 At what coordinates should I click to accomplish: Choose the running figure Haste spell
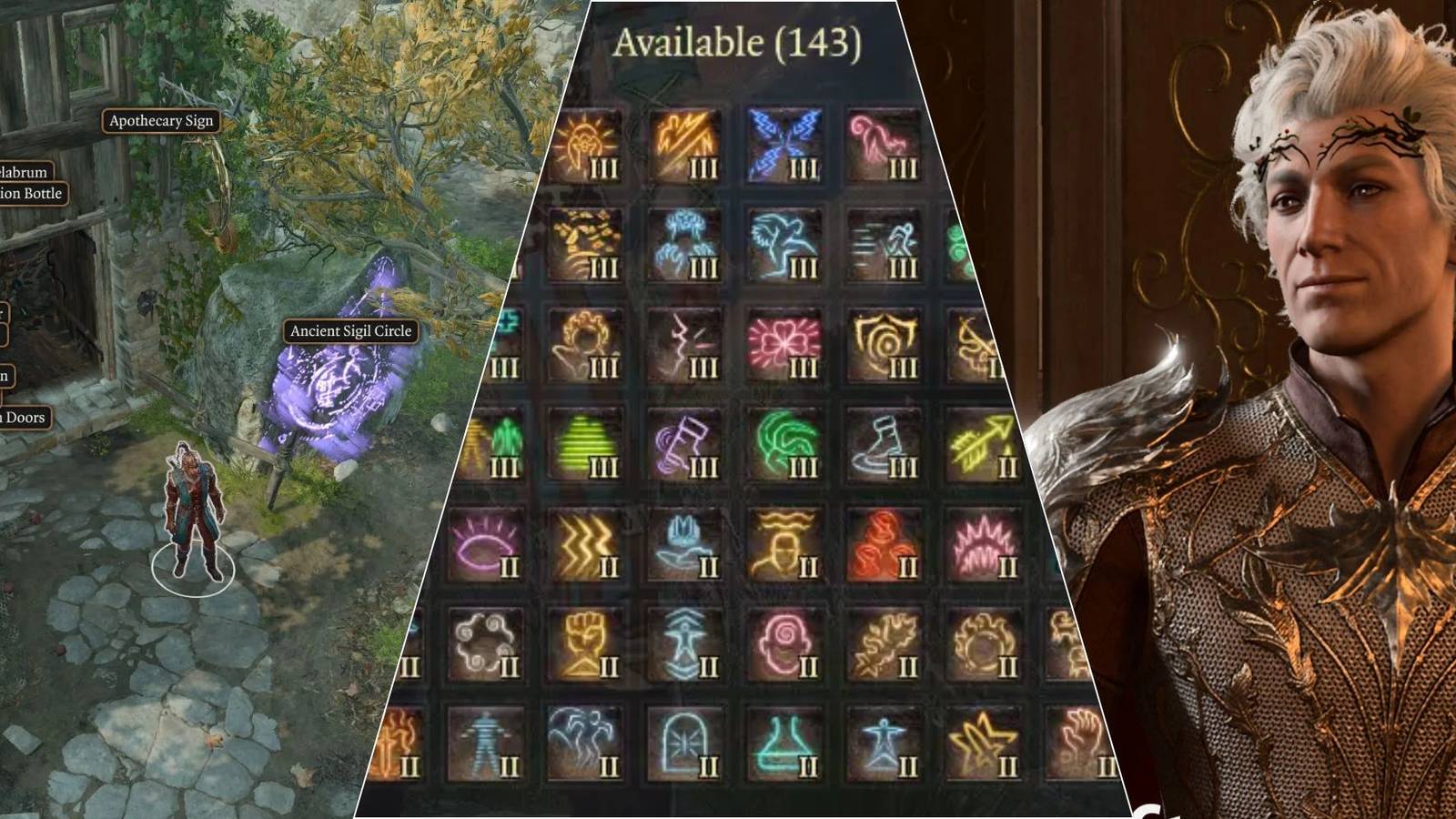(885, 245)
